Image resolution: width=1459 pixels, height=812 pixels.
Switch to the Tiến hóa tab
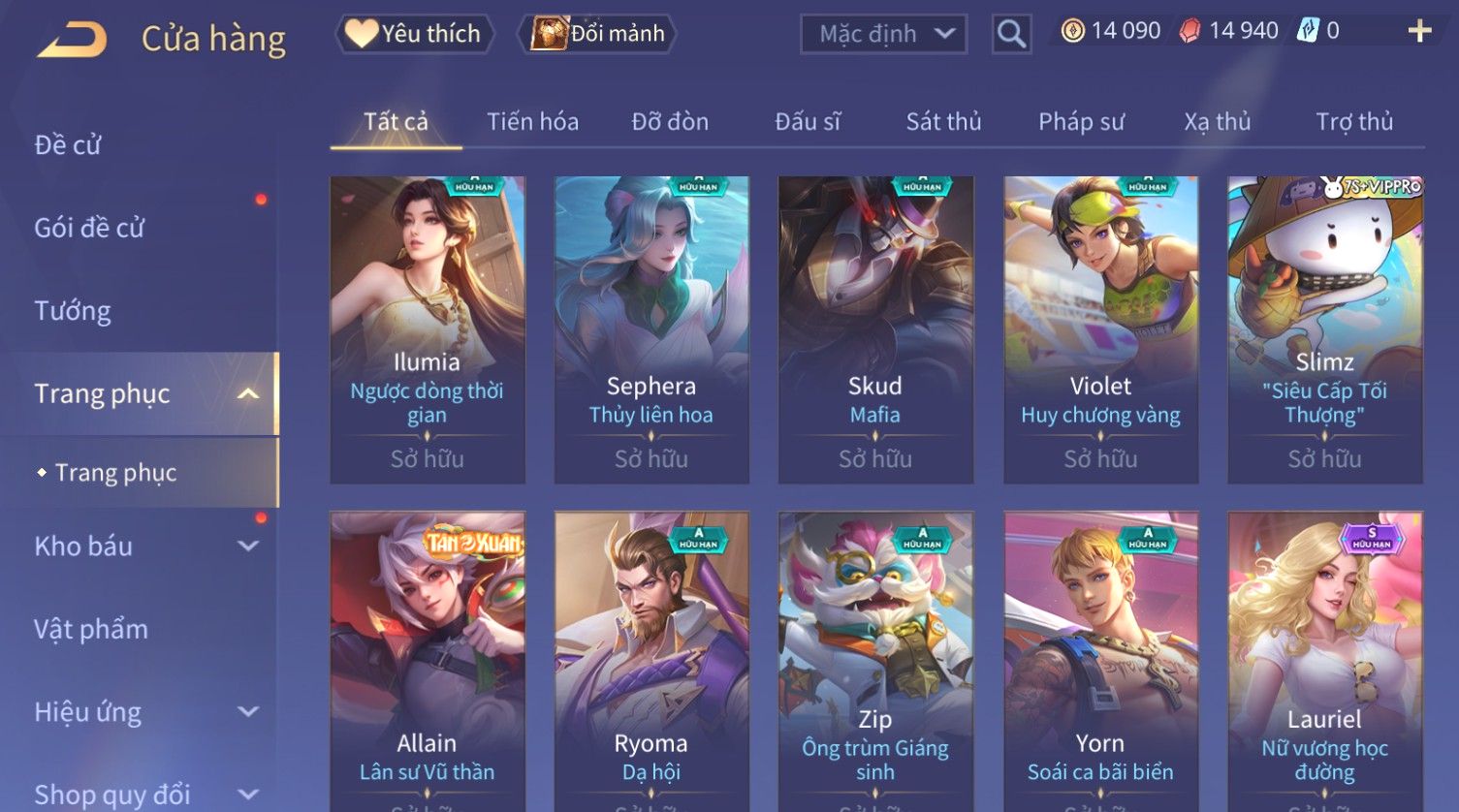point(532,122)
